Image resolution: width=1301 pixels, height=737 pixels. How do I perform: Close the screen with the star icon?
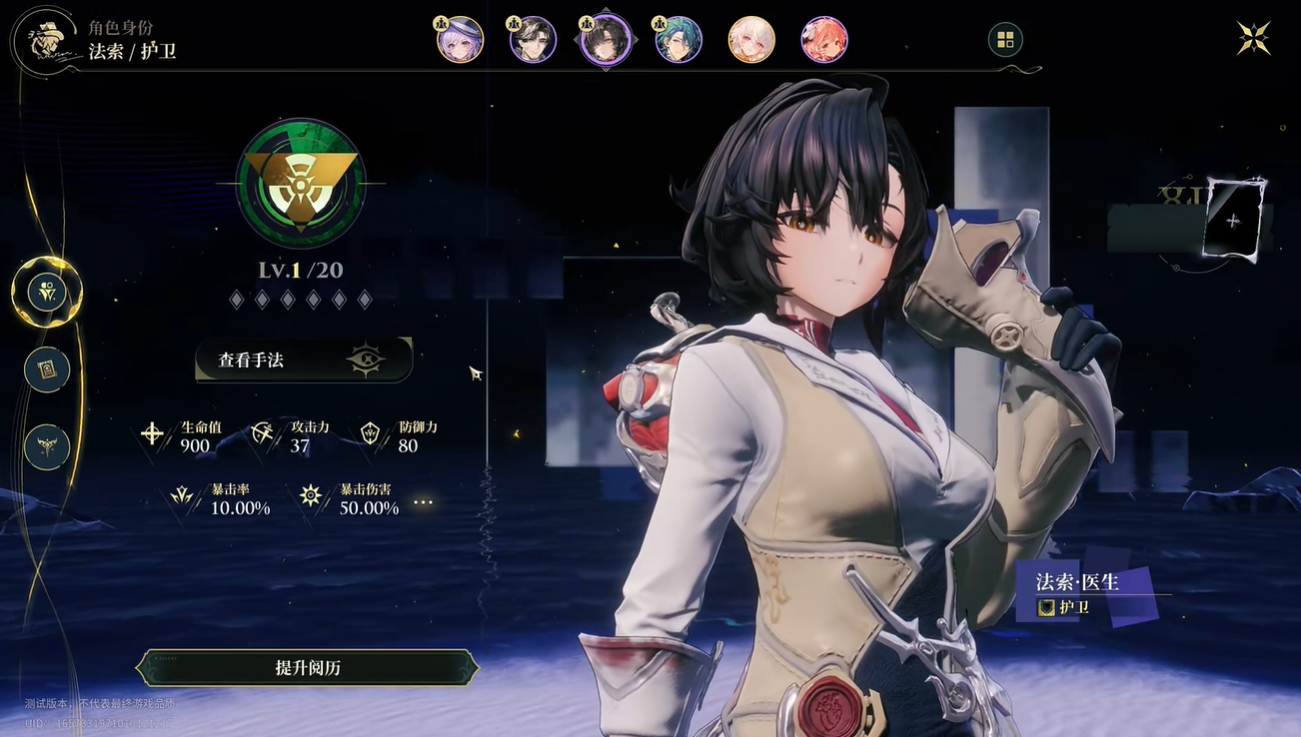pyautogui.click(x=1253, y=38)
